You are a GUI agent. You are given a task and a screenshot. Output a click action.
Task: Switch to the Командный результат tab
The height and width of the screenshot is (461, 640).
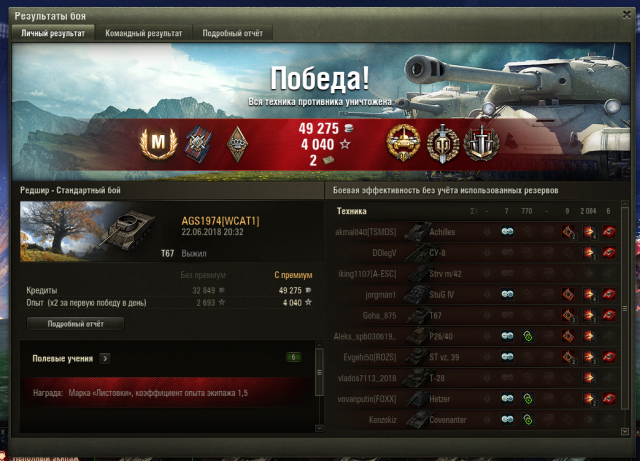(145, 33)
